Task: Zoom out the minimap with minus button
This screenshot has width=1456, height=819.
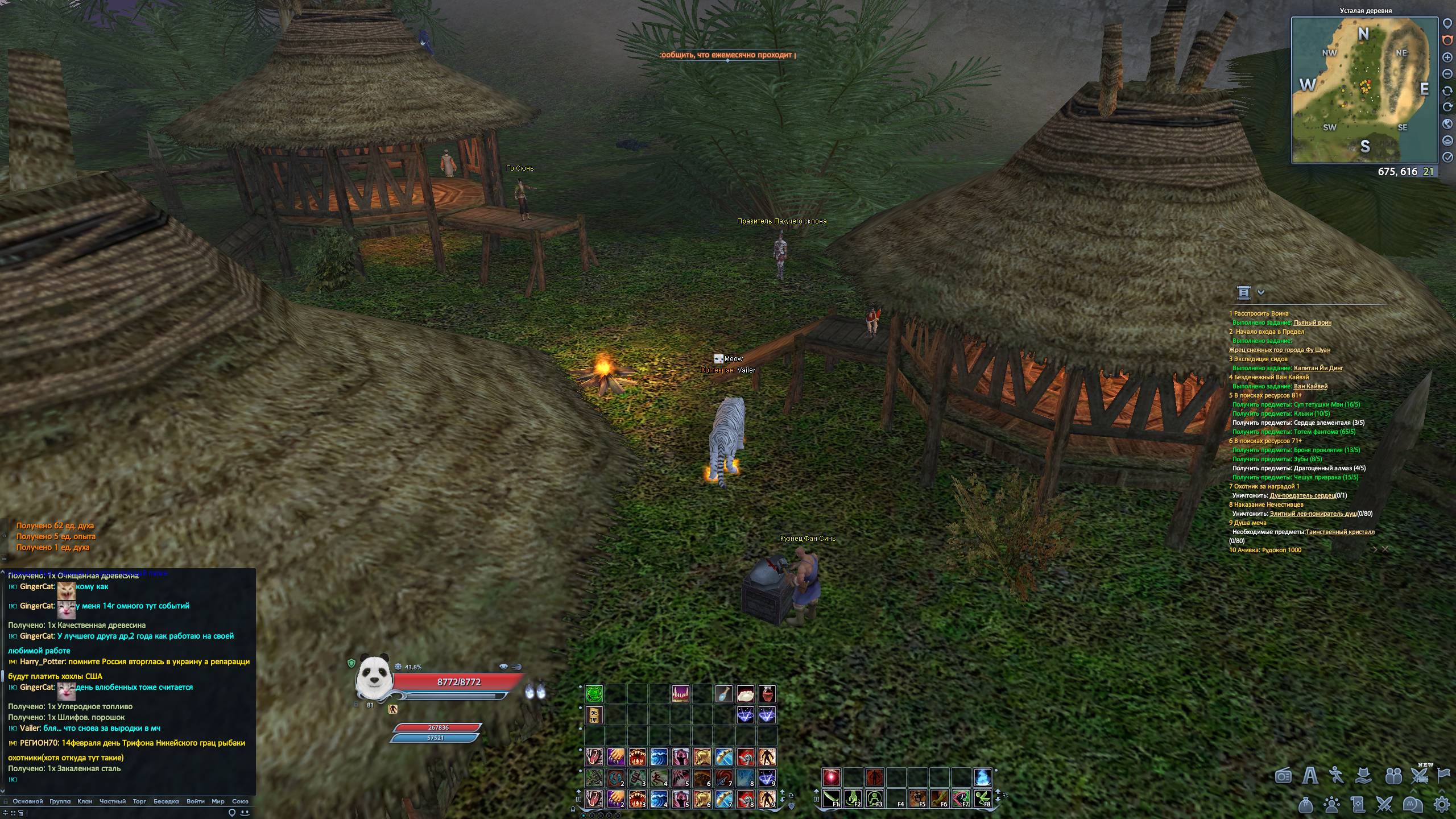Action: [x=1447, y=74]
